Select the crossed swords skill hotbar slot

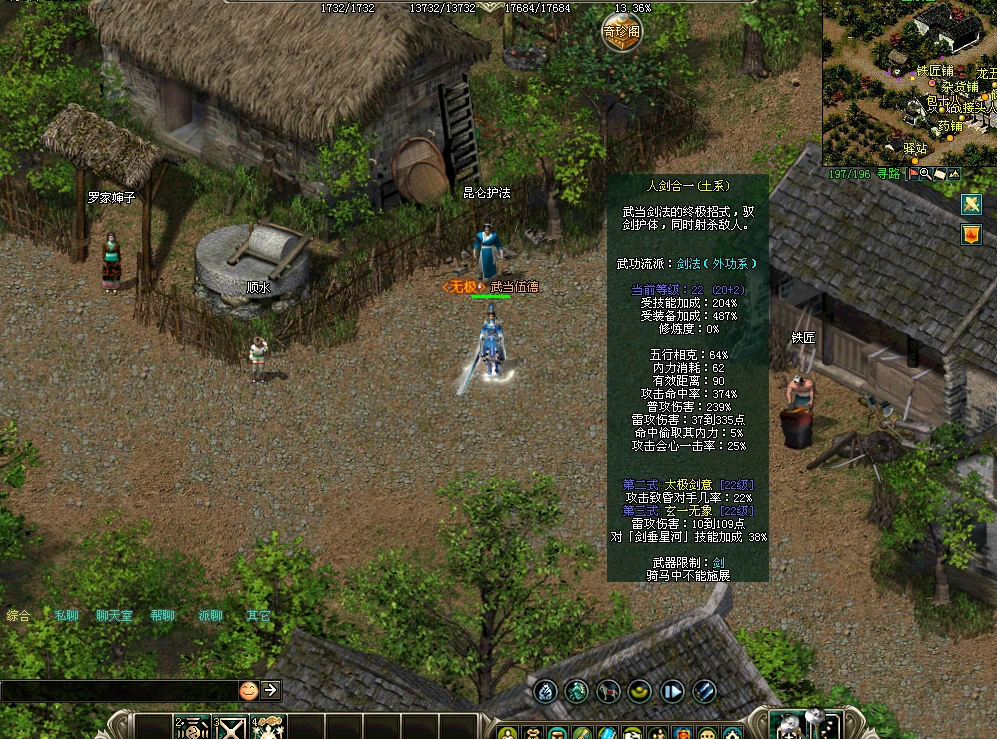coord(232,728)
